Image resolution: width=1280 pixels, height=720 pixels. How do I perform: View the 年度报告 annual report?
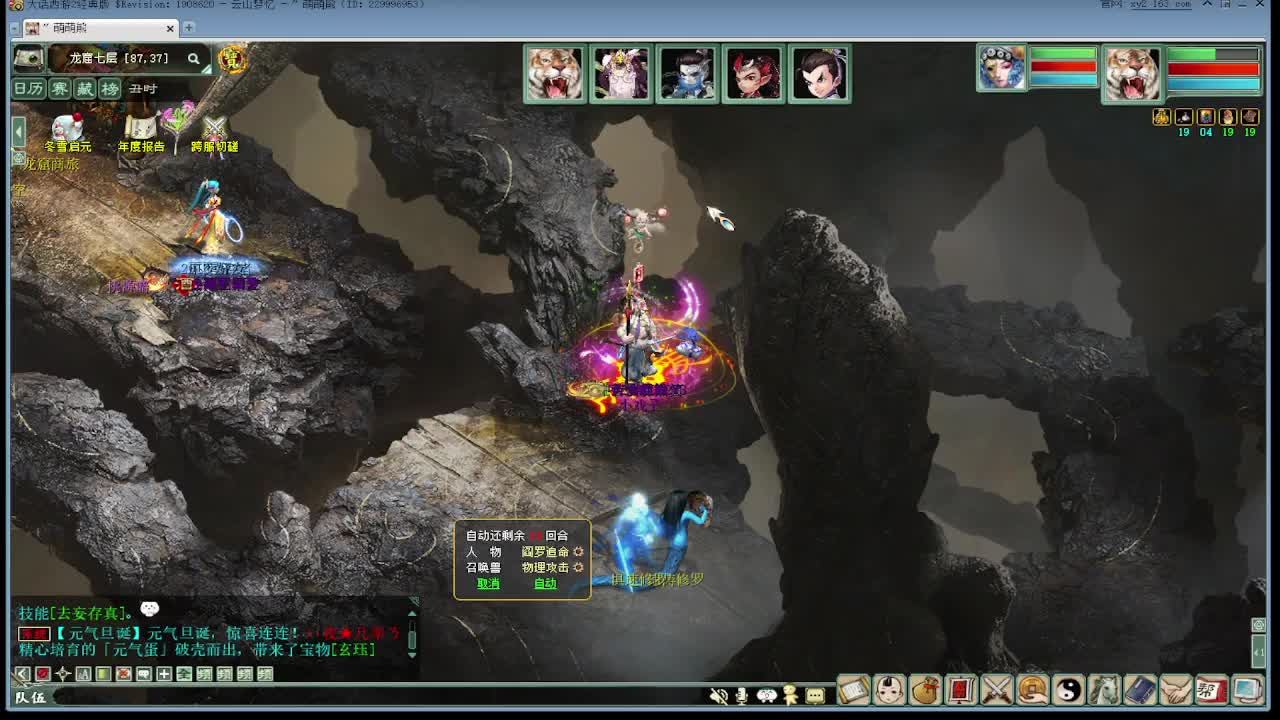141,132
